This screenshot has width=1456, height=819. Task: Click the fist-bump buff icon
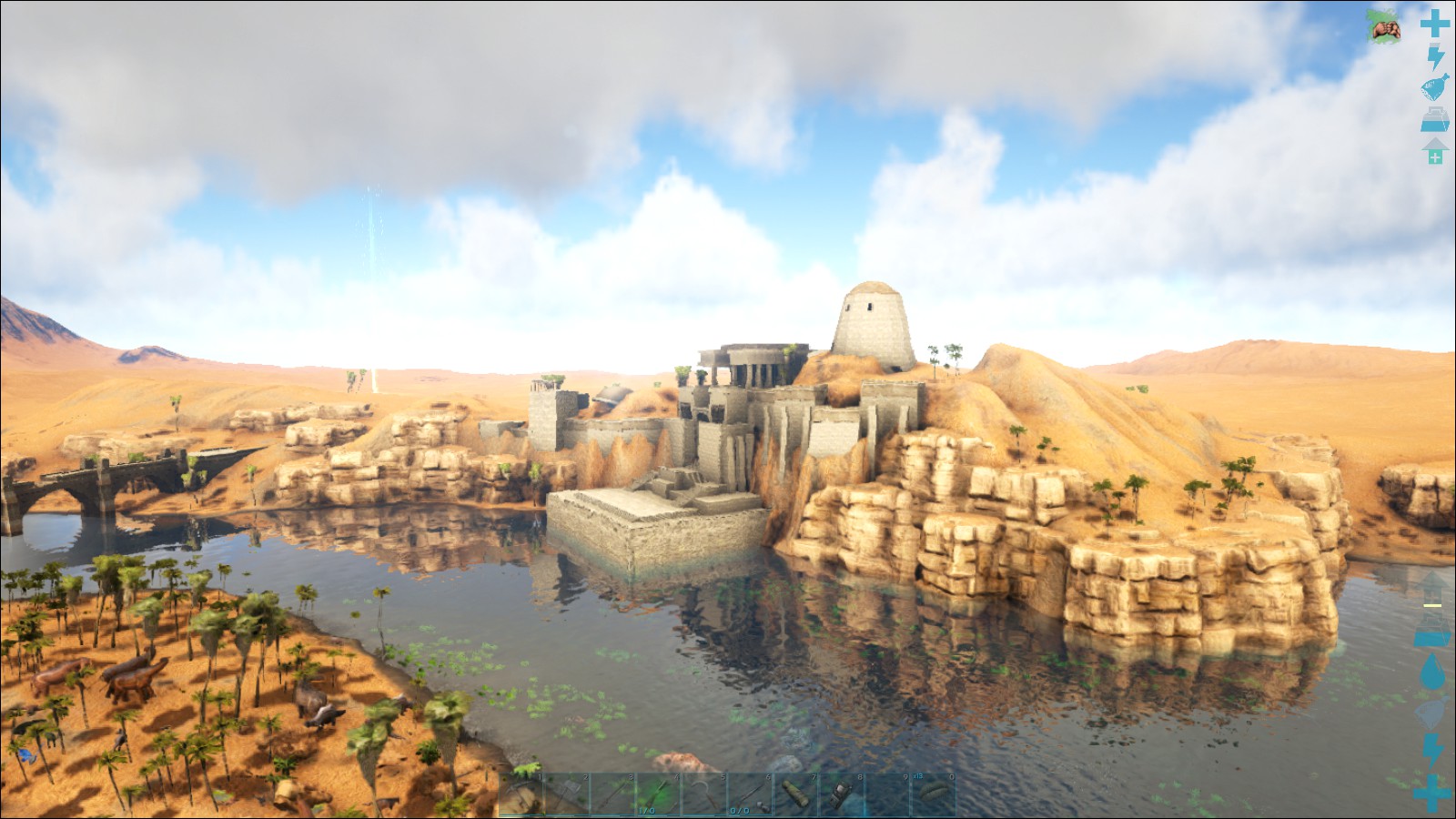1386,30
